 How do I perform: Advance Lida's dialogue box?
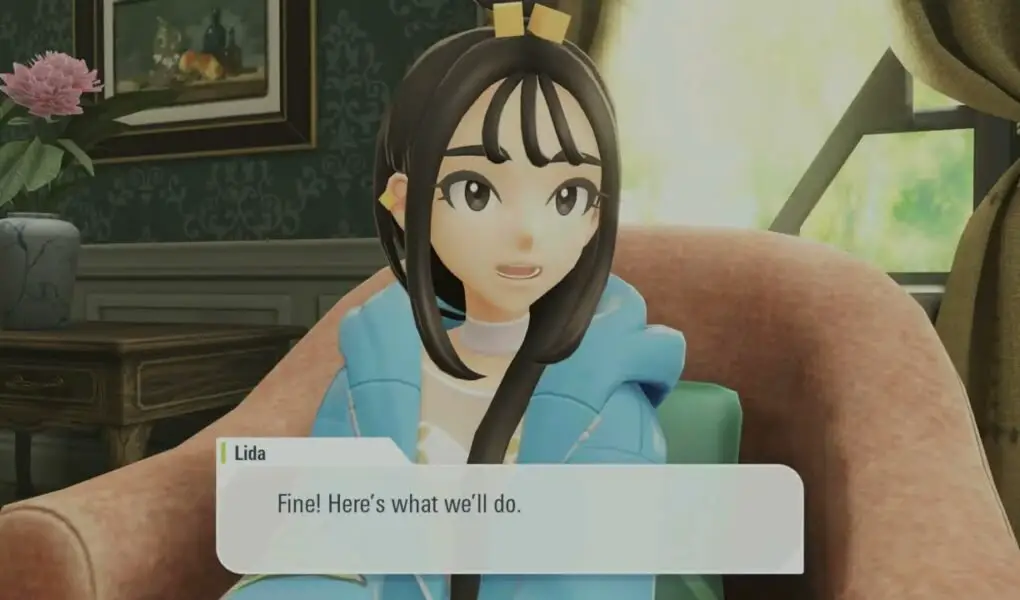click(x=510, y=518)
